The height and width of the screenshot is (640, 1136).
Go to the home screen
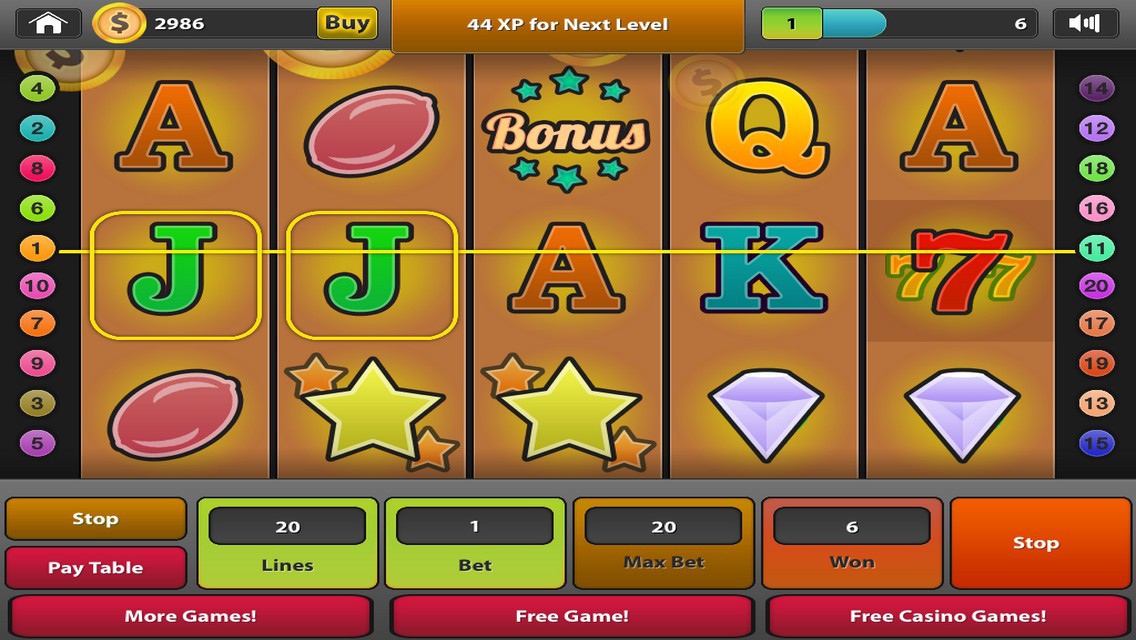tap(47, 23)
